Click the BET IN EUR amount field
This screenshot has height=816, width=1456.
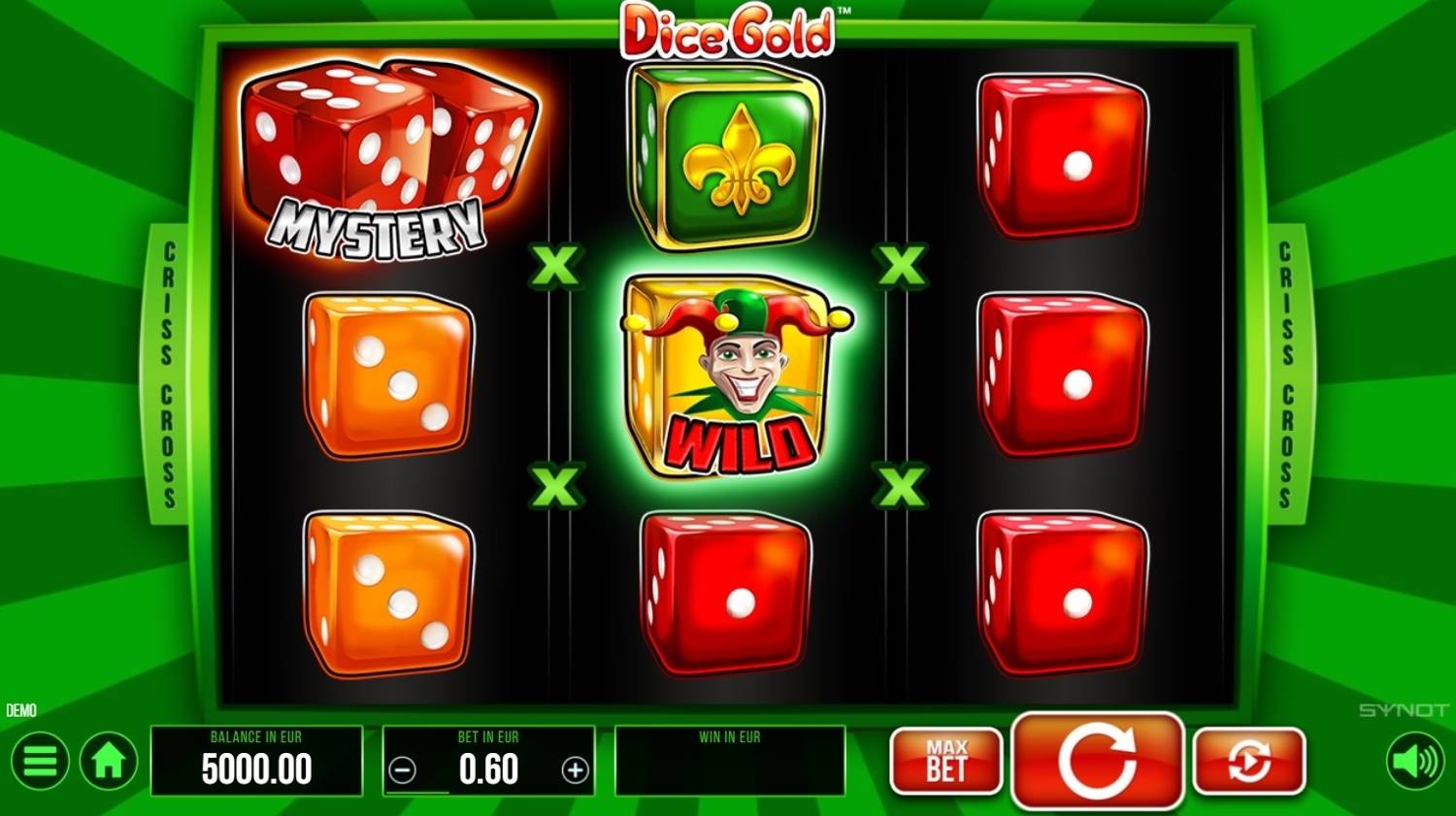click(x=488, y=769)
